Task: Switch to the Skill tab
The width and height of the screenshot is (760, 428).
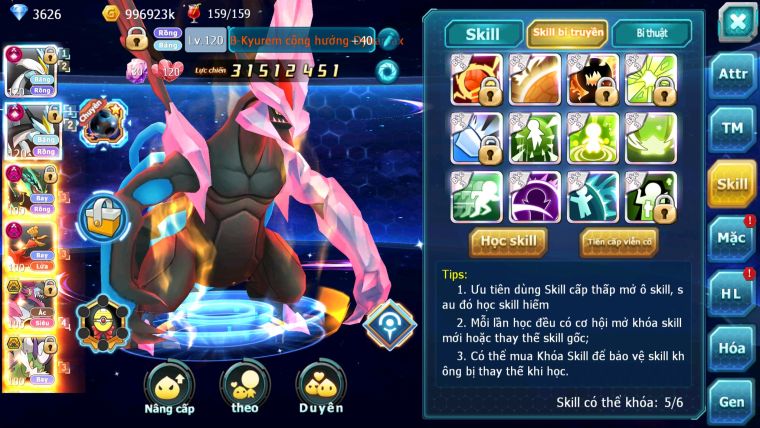Action: point(484,33)
